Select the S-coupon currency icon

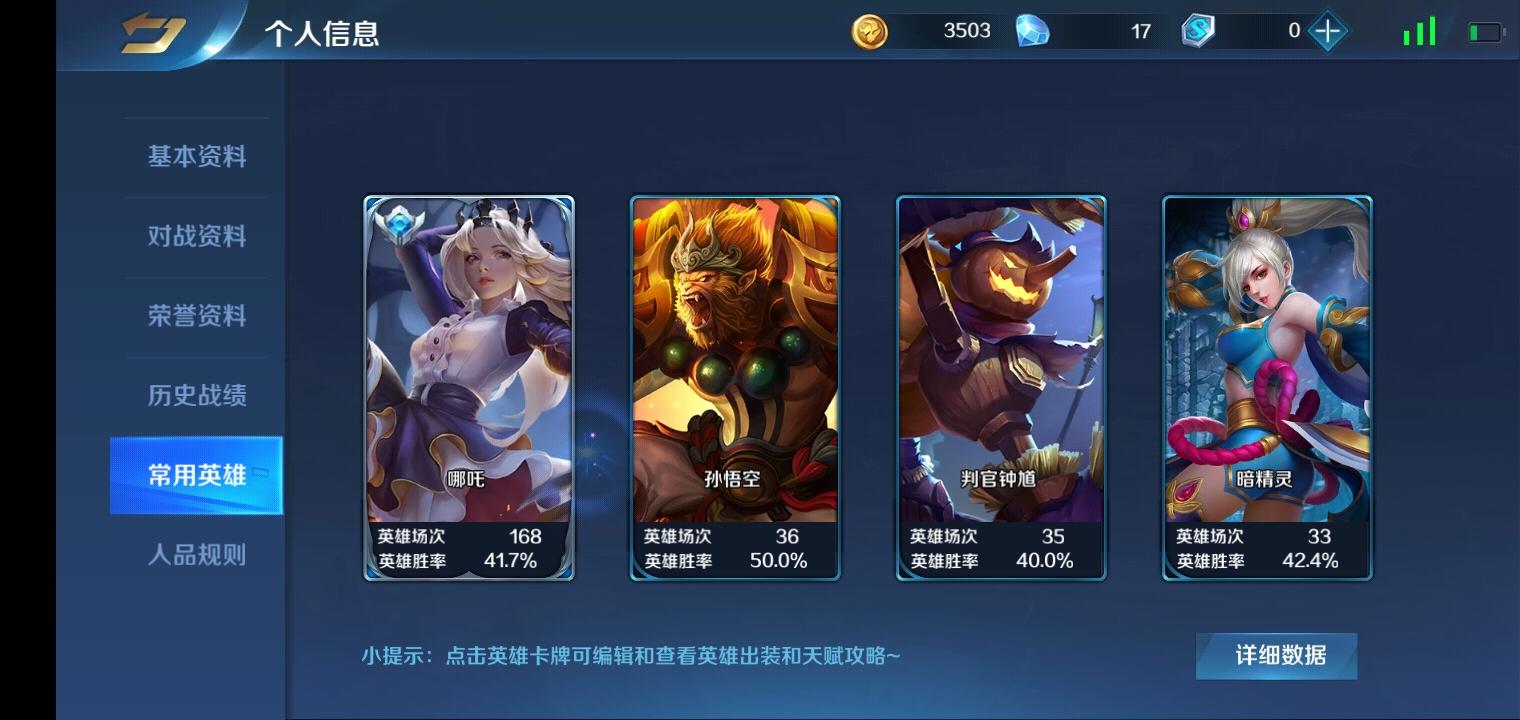click(1197, 31)
